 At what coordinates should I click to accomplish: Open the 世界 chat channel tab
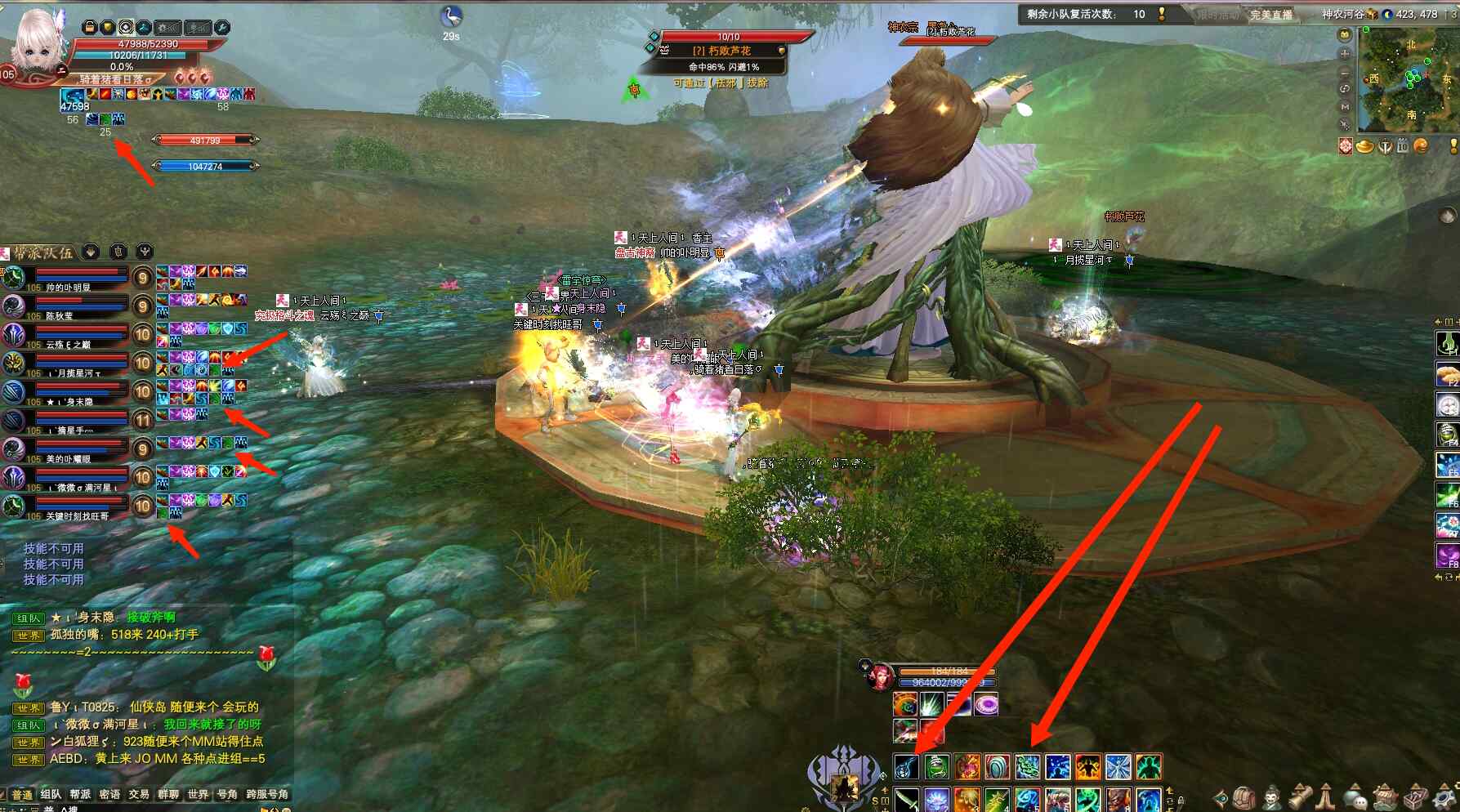(198, 794)
